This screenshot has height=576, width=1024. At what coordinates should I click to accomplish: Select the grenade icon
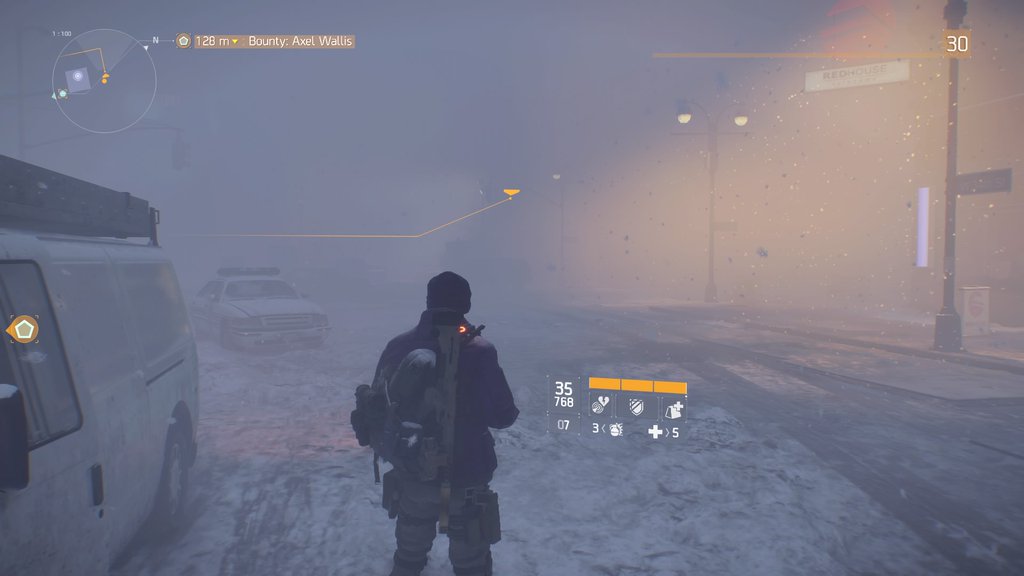point(616,430)
